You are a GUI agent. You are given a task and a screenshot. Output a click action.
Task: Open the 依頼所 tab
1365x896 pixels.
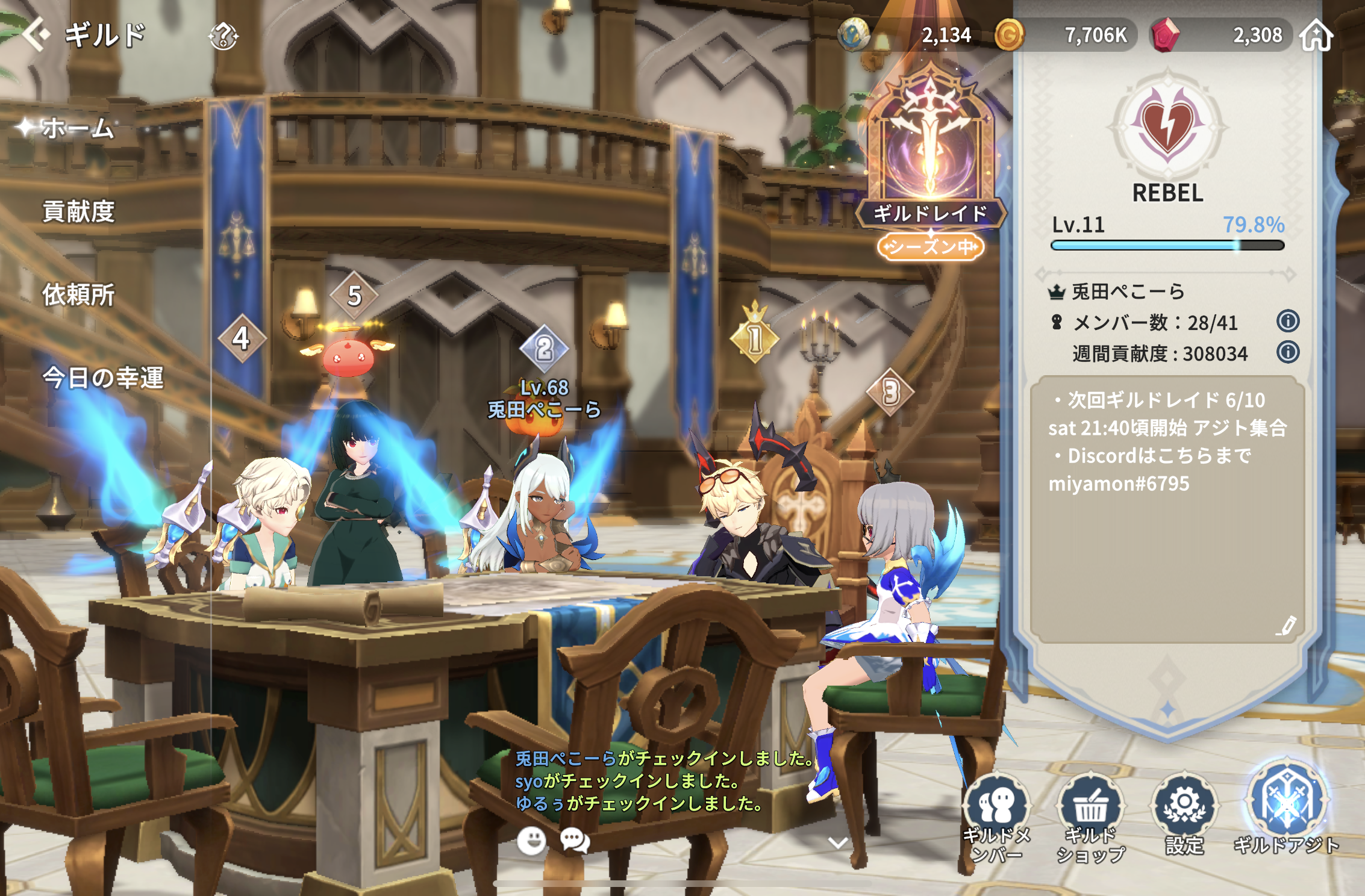78,294
